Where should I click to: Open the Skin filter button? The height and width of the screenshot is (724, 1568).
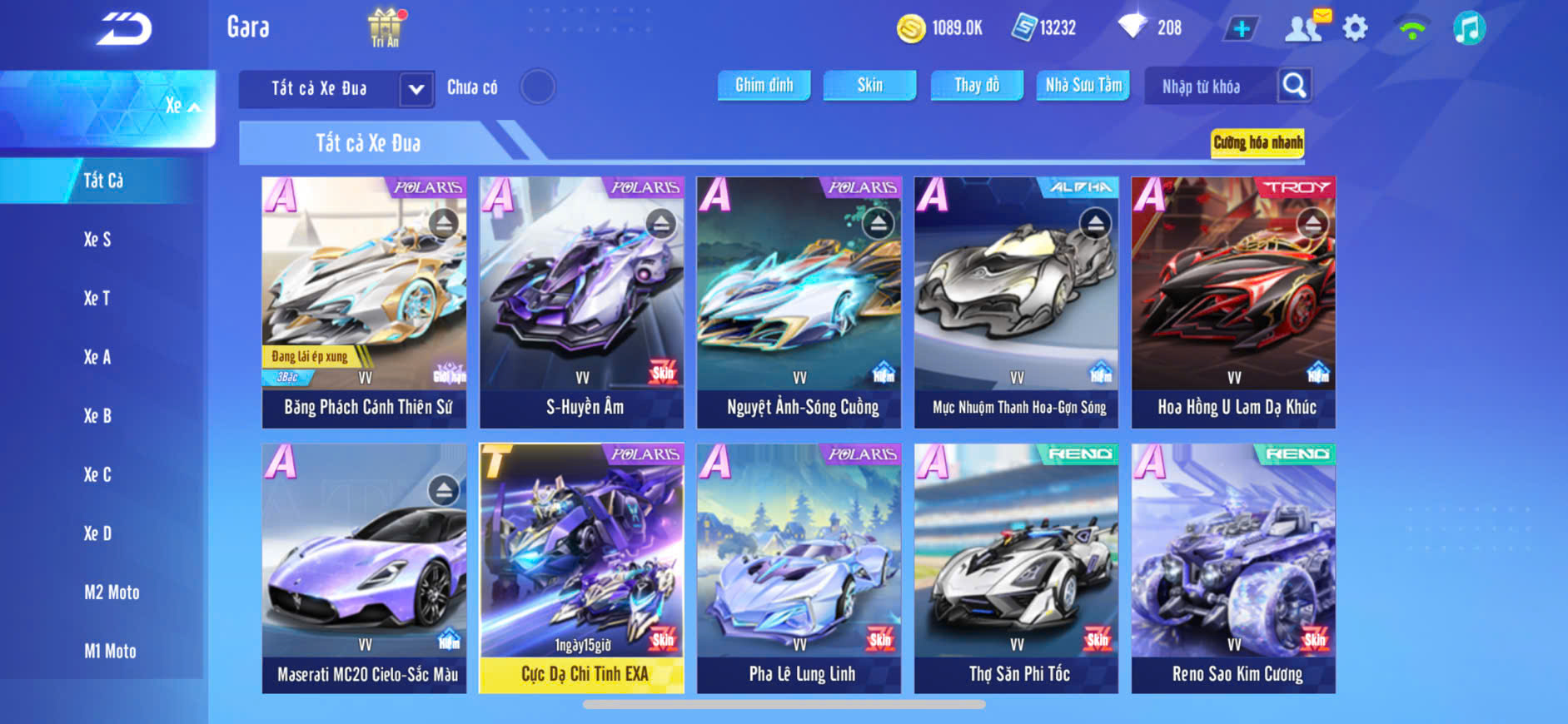[869, 85]
